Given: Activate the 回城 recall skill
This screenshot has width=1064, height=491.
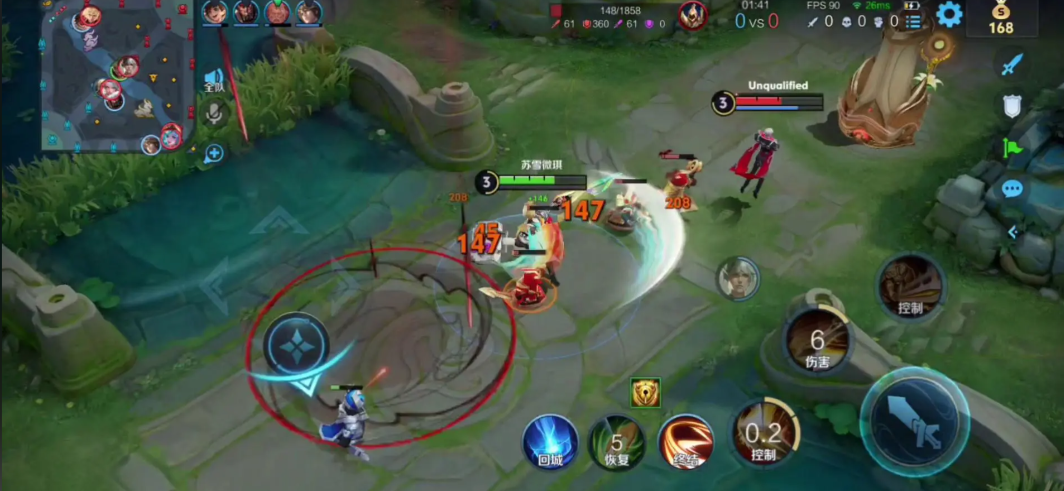Looking at the screenshot, I should 550,441.
